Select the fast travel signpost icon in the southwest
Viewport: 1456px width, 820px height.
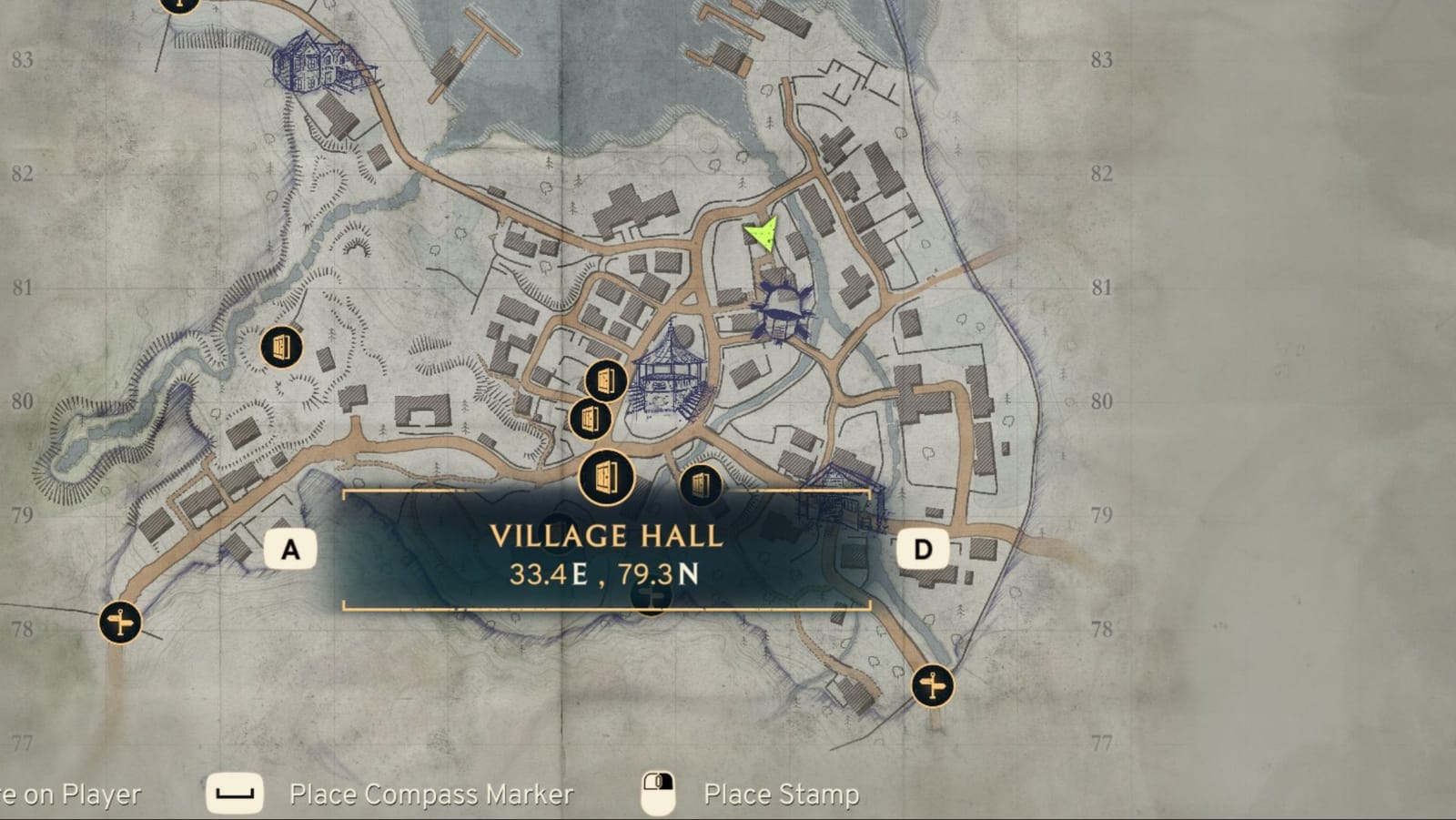point(119,623)
